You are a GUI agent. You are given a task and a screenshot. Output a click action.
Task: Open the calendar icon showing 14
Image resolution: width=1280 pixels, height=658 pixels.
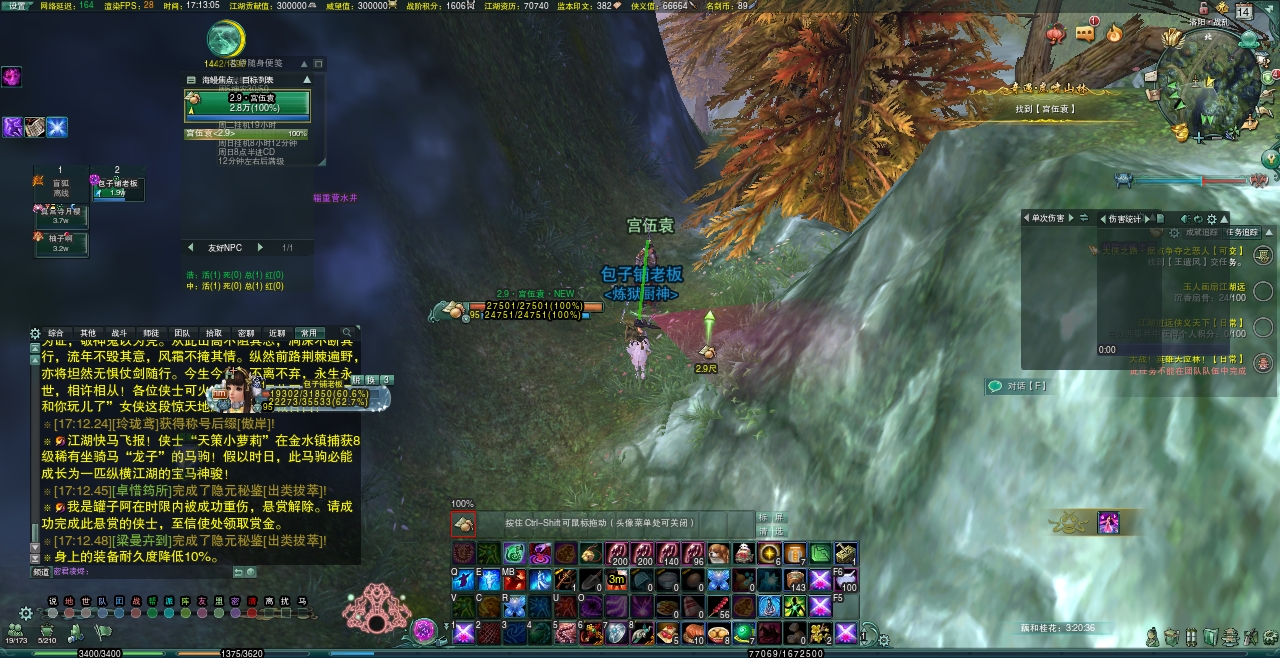pyautogui.click(x=1244, y=12)
